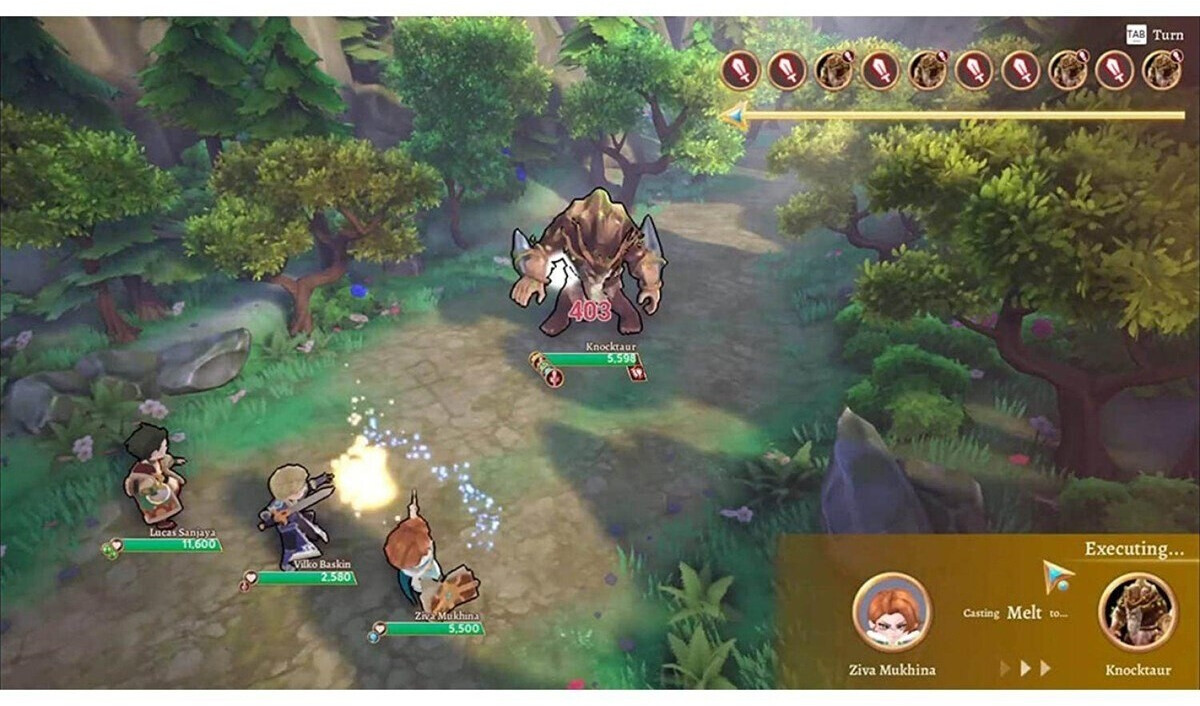1200x706 pixels.
Task: Select Ziva Mukhina's portrait in the Executing panel
Action: click(x=891, y=612)
